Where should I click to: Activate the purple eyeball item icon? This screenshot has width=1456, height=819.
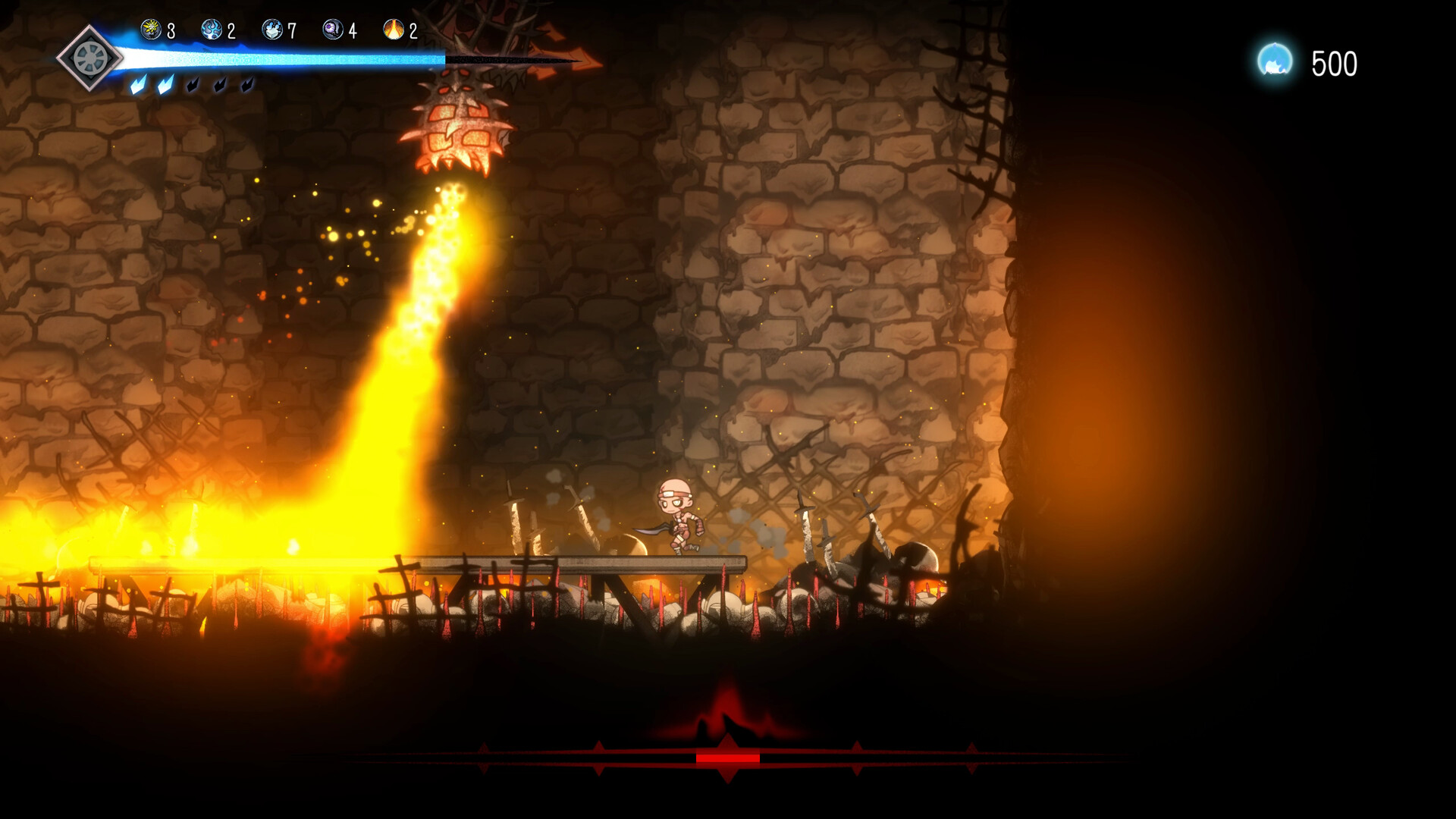pos(333,30)
